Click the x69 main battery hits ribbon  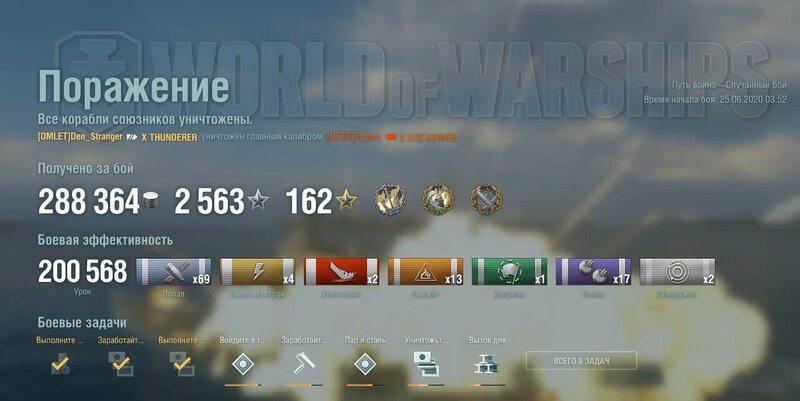[x=174, y=272]
